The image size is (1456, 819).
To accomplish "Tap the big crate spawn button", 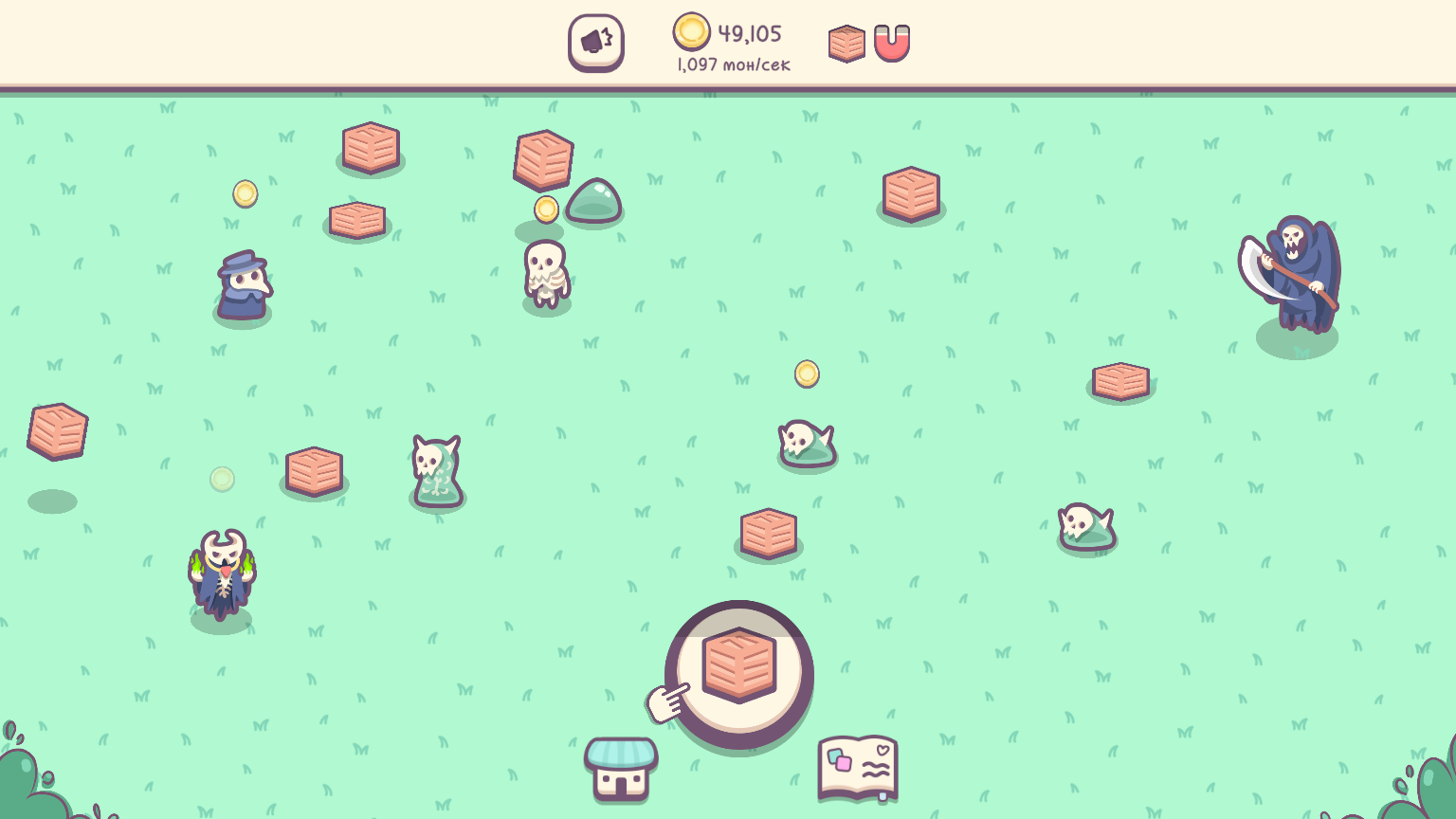I will tap(739, 673).
